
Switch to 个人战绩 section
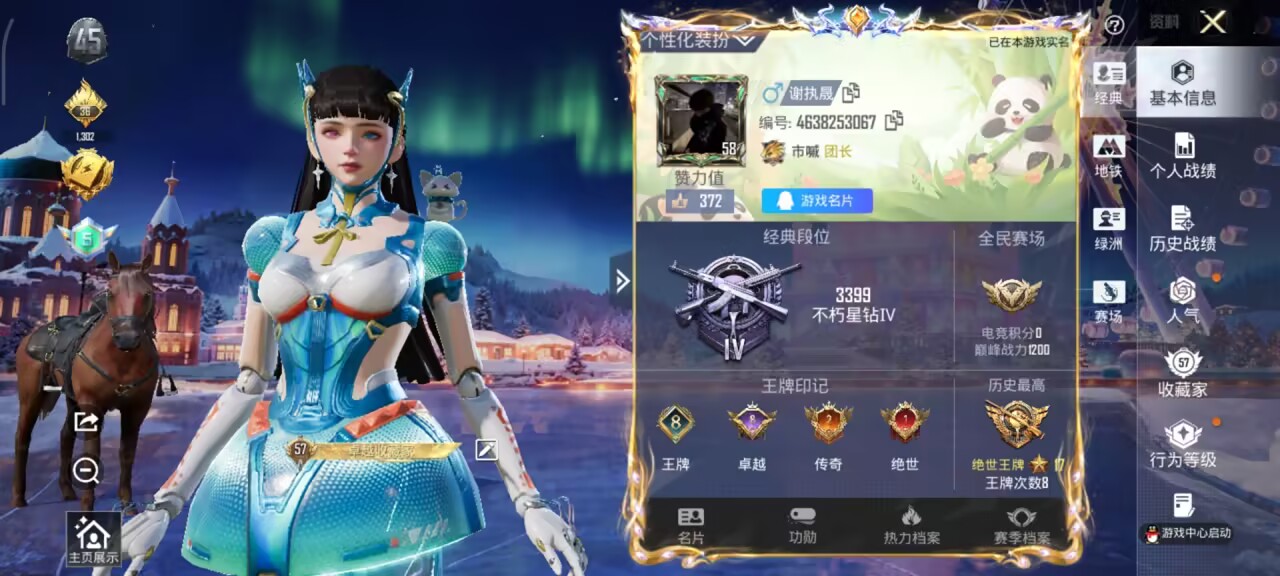pos(1182,156)
